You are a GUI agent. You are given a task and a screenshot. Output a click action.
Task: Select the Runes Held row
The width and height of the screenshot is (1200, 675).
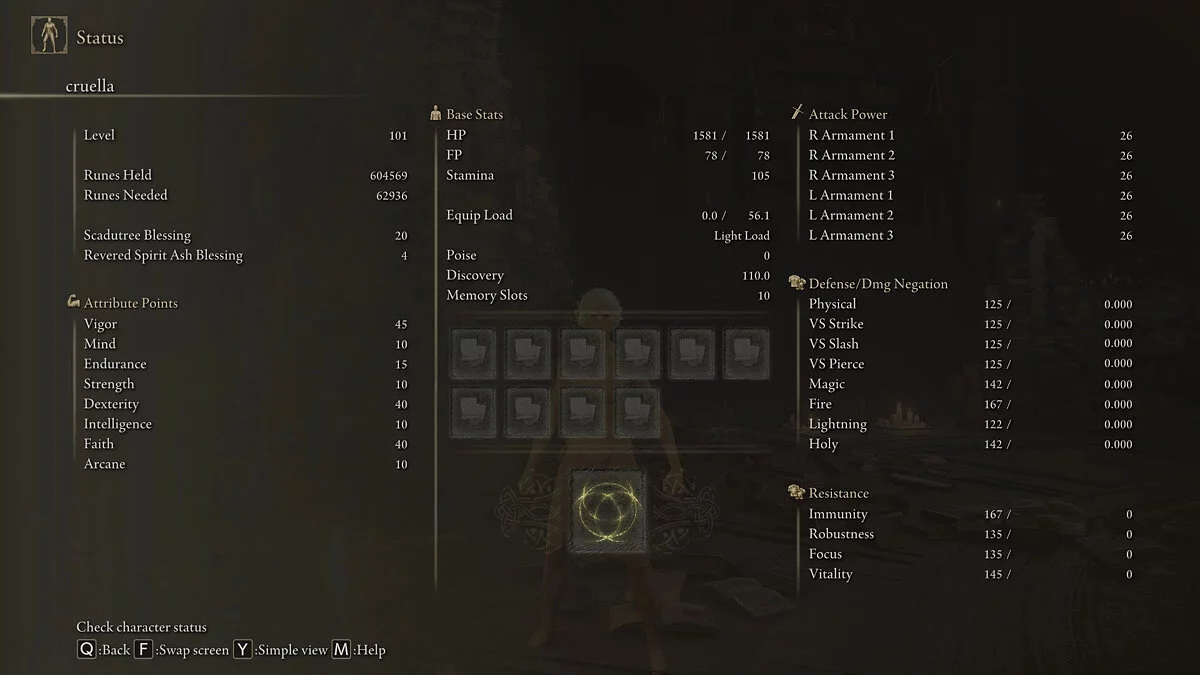pyautogui.click(x=245, y=175)
